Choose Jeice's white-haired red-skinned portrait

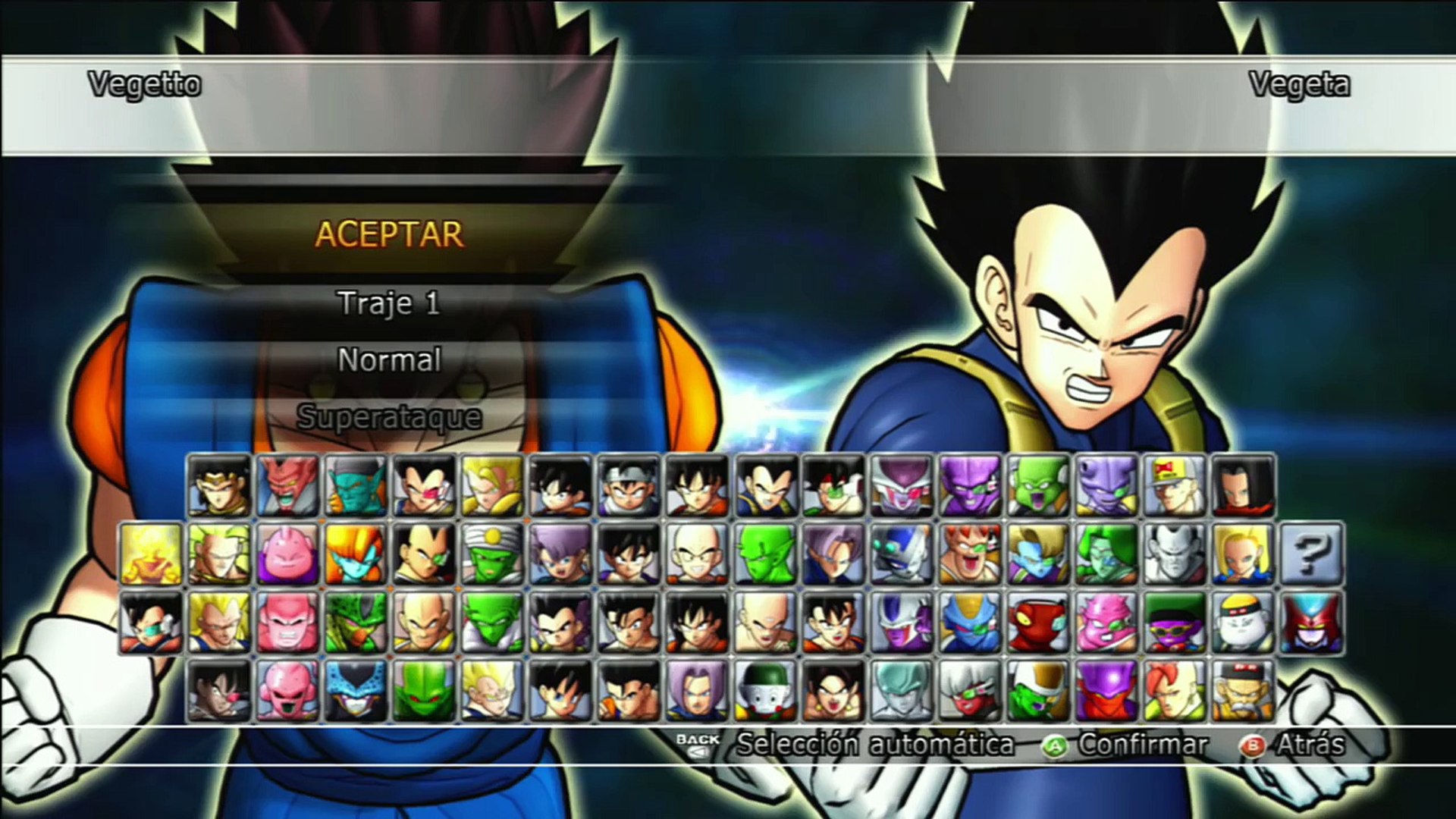pyautogui.click(x=970, y=691)
